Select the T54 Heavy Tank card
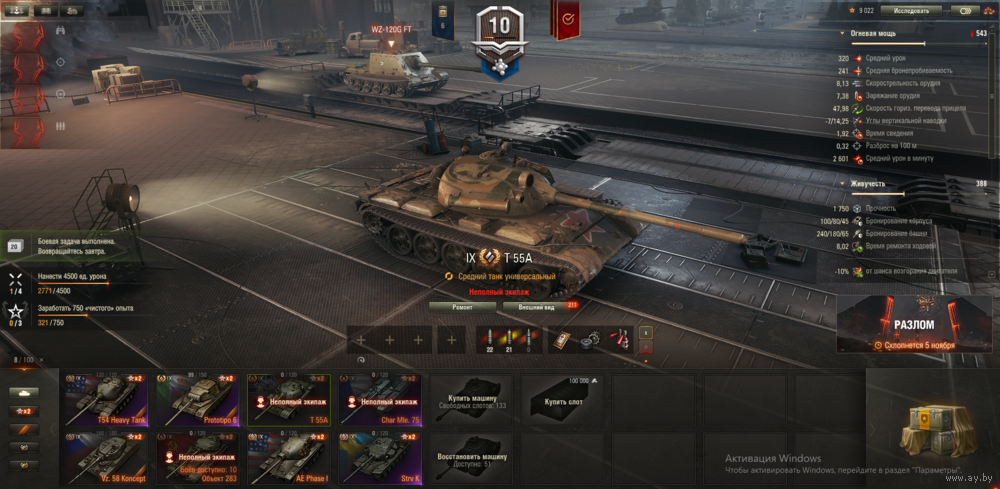The width and height of the screenshot is (1000, 489). 104,400
